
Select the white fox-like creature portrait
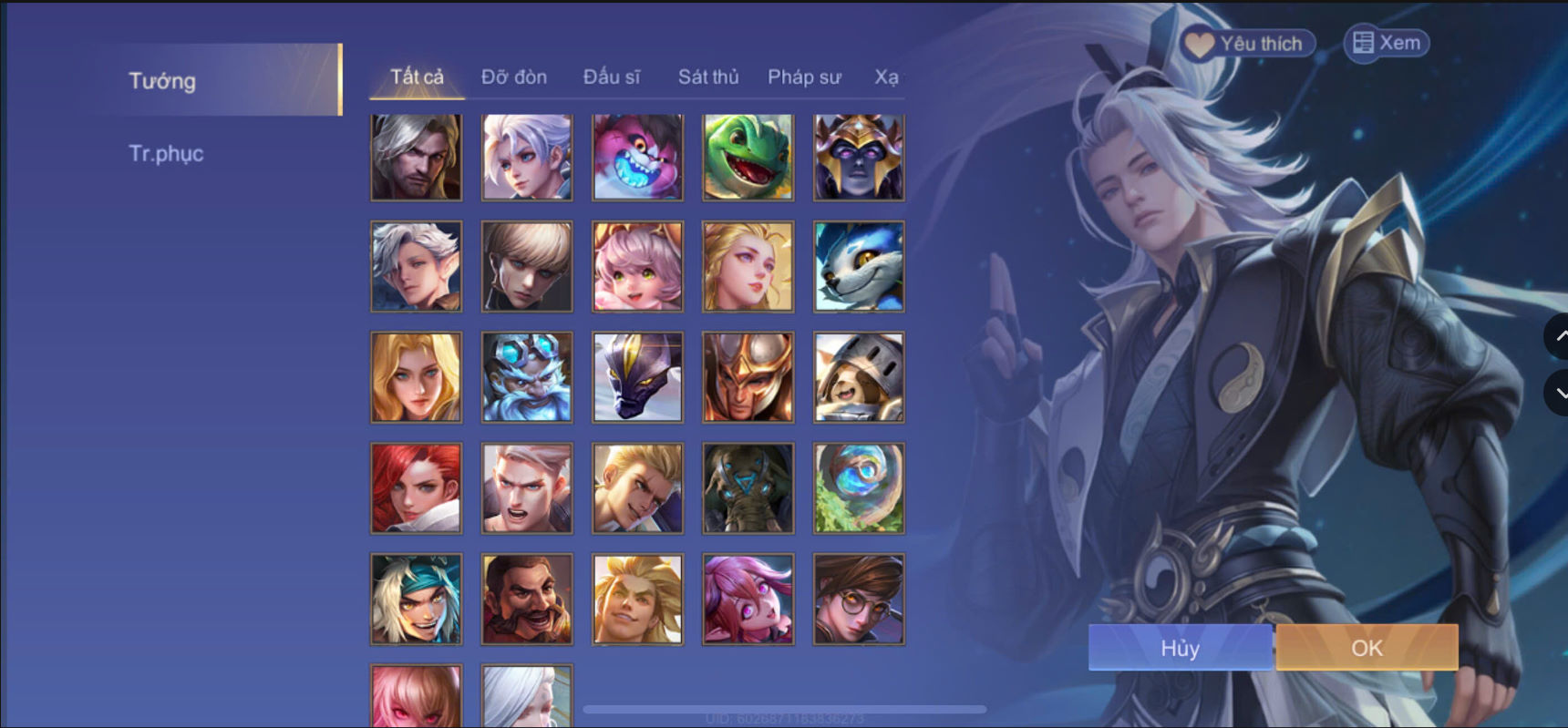858,267
